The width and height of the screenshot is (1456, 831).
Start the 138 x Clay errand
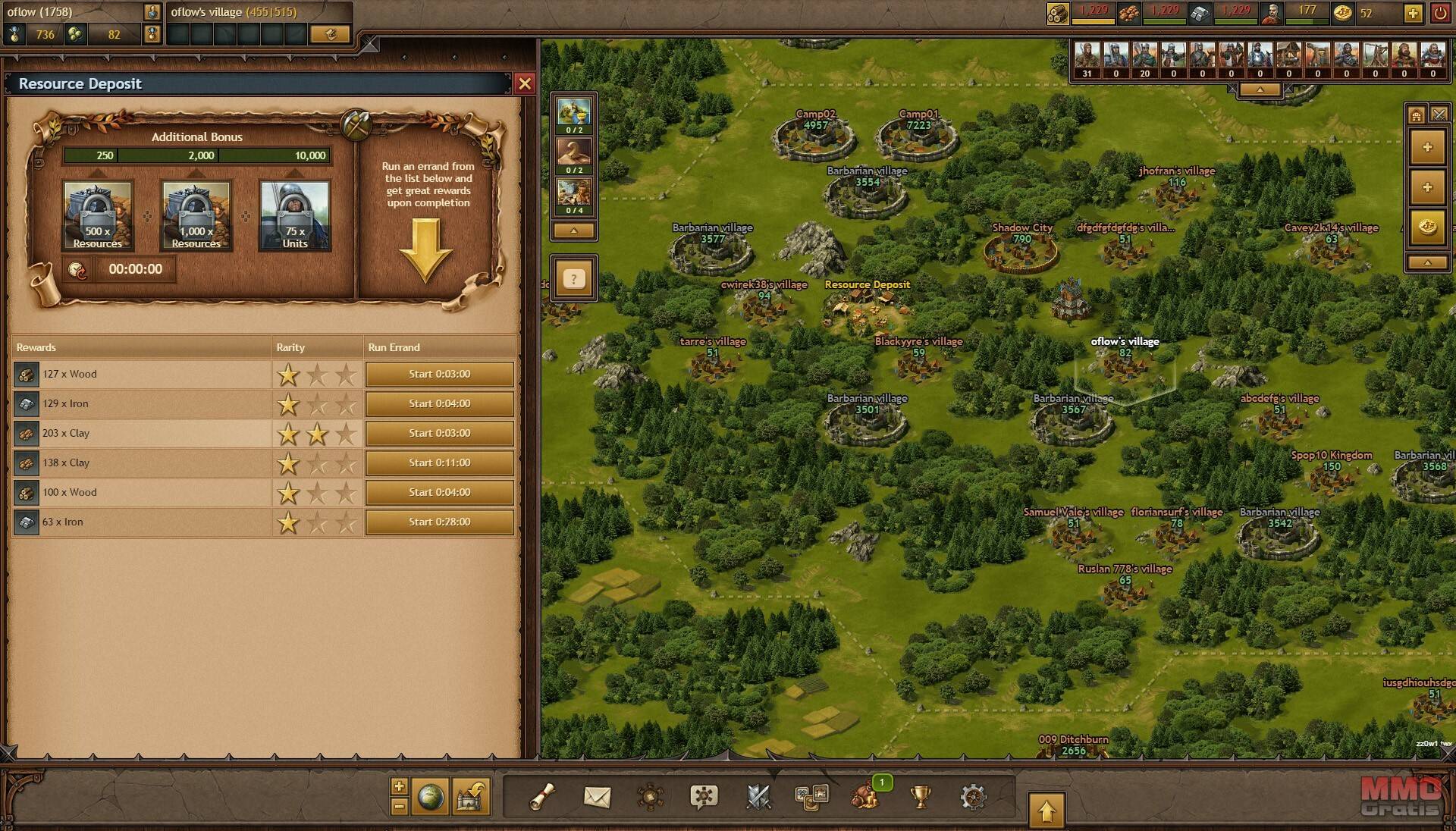[x=439, y=463]
